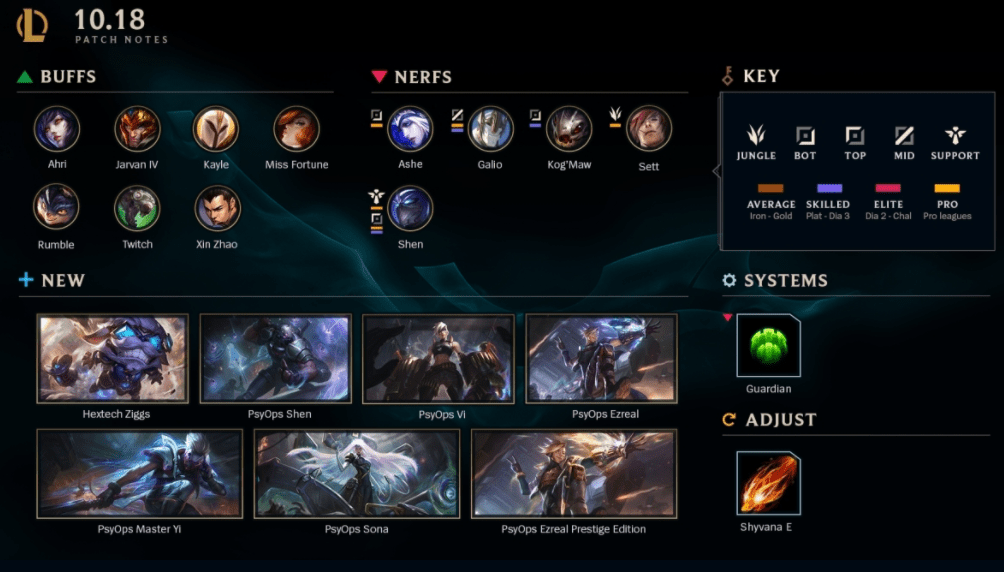The height and width of the screenshot is (572, 1004).
Task: Choose the Kog'Maw champion portrait
Action: (569, 128)
